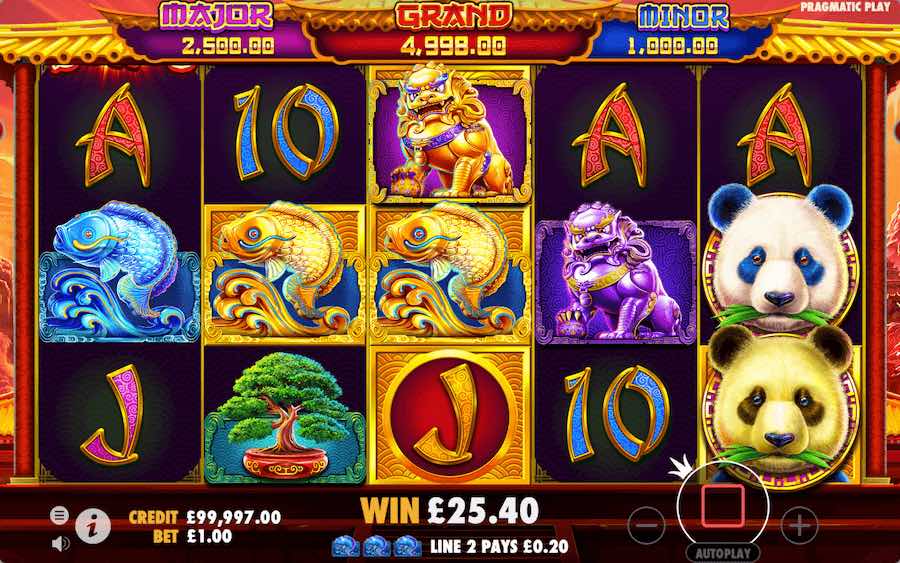Viewport: 900px width, 563px height.
Task: Activate the Autoplay button
Action: tap(723, 552)
